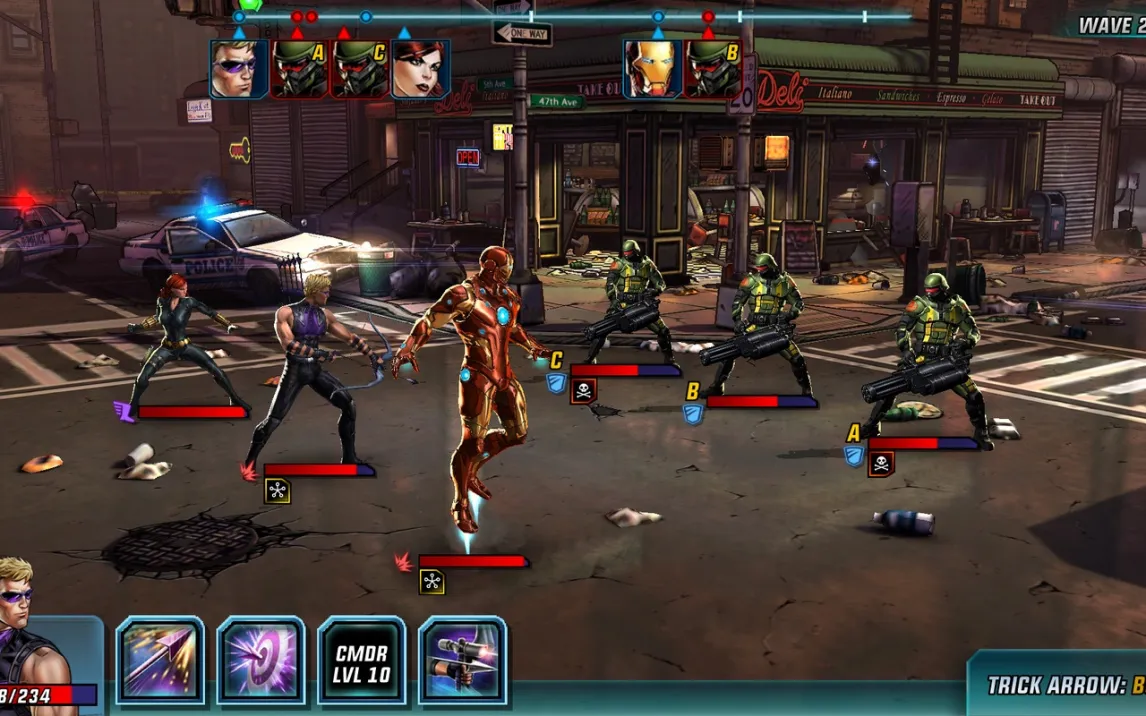Use Hawkeye's arrow shot ability
Viewport: 1146px width, 716px height.
pyautogui.click(x=160, y=661)
